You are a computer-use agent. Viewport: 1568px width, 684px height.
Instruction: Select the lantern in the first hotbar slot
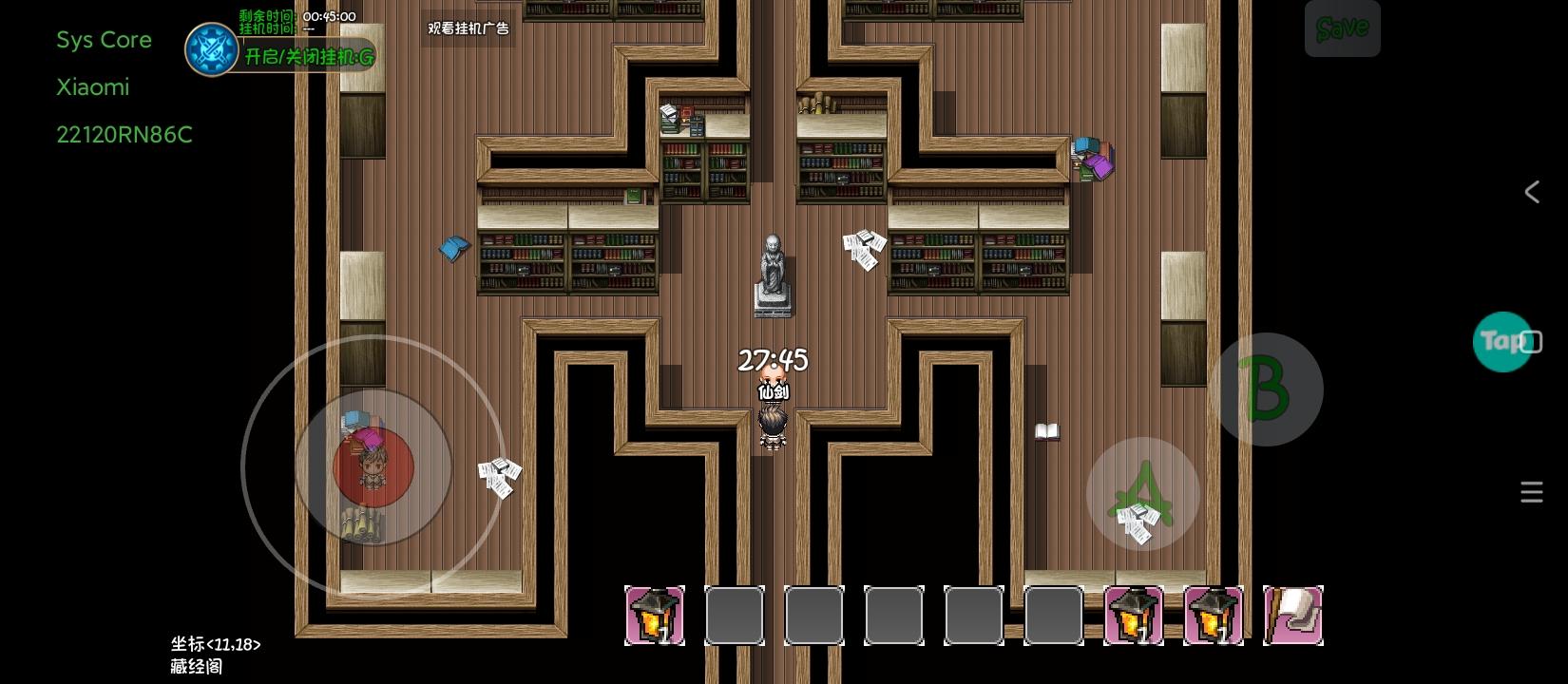[655, 616]
